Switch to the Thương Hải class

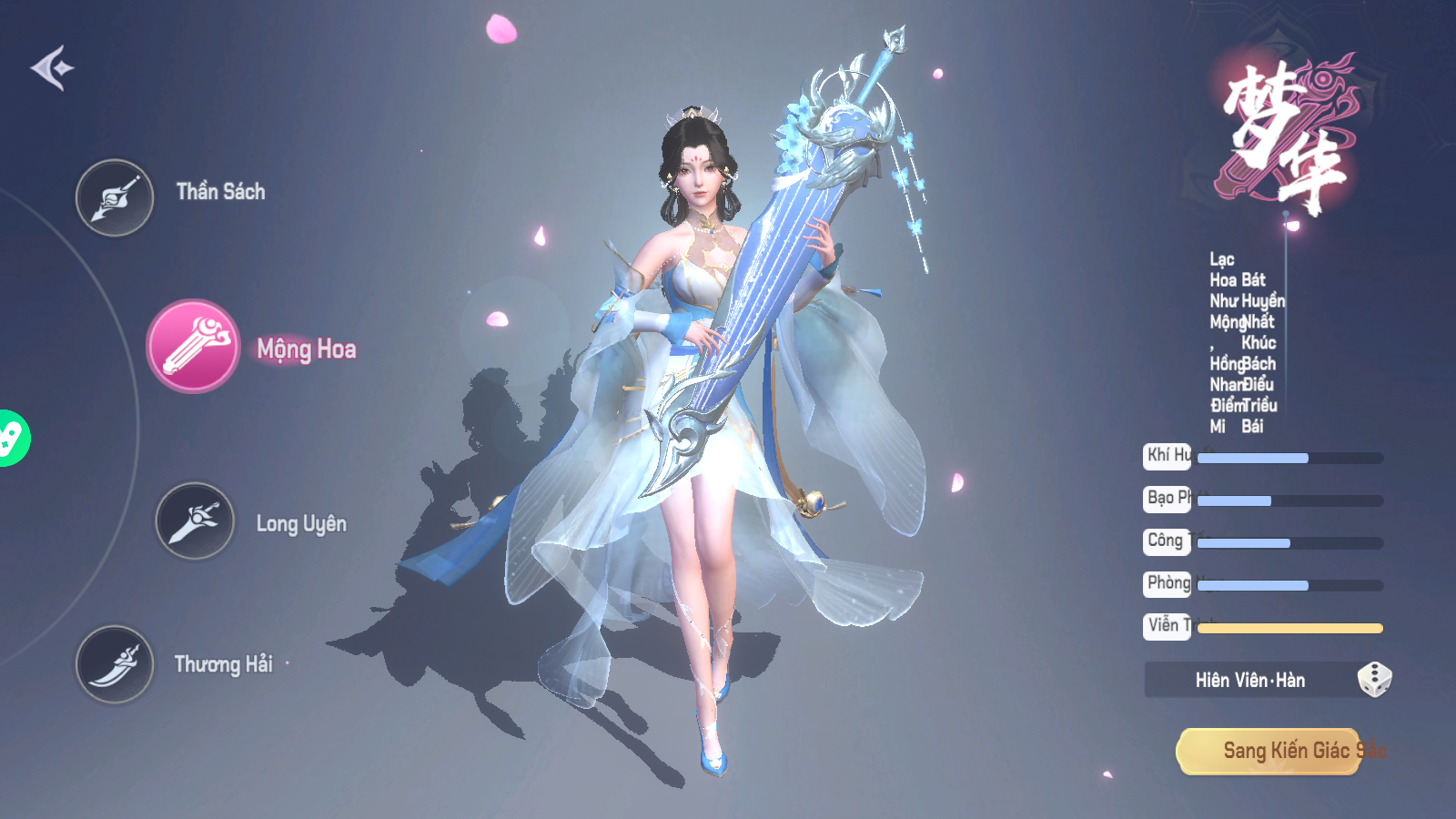[x=115, y=664]
